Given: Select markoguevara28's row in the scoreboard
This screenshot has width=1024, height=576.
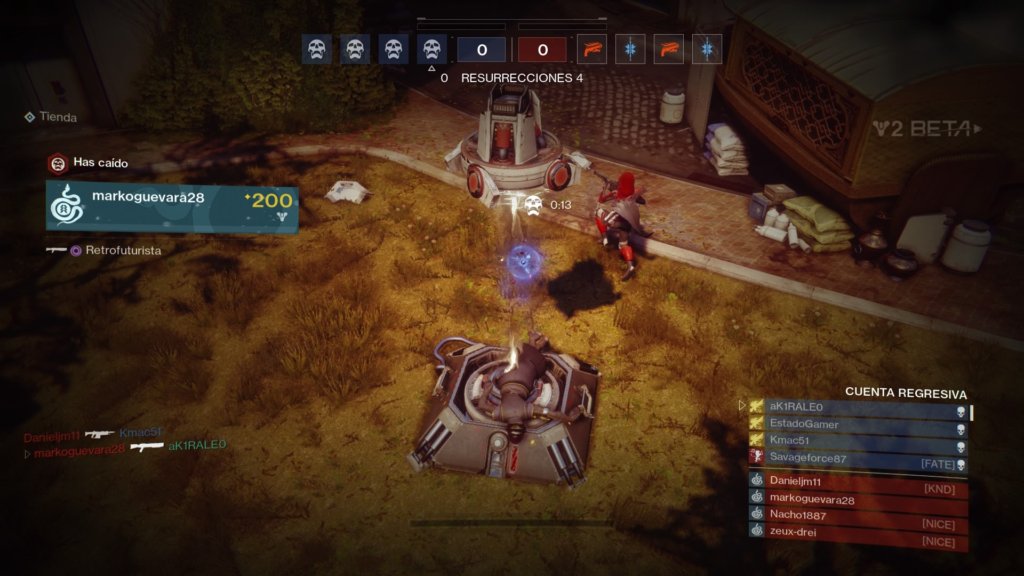Looking at the screenshot, I should (x=858, y=499).
